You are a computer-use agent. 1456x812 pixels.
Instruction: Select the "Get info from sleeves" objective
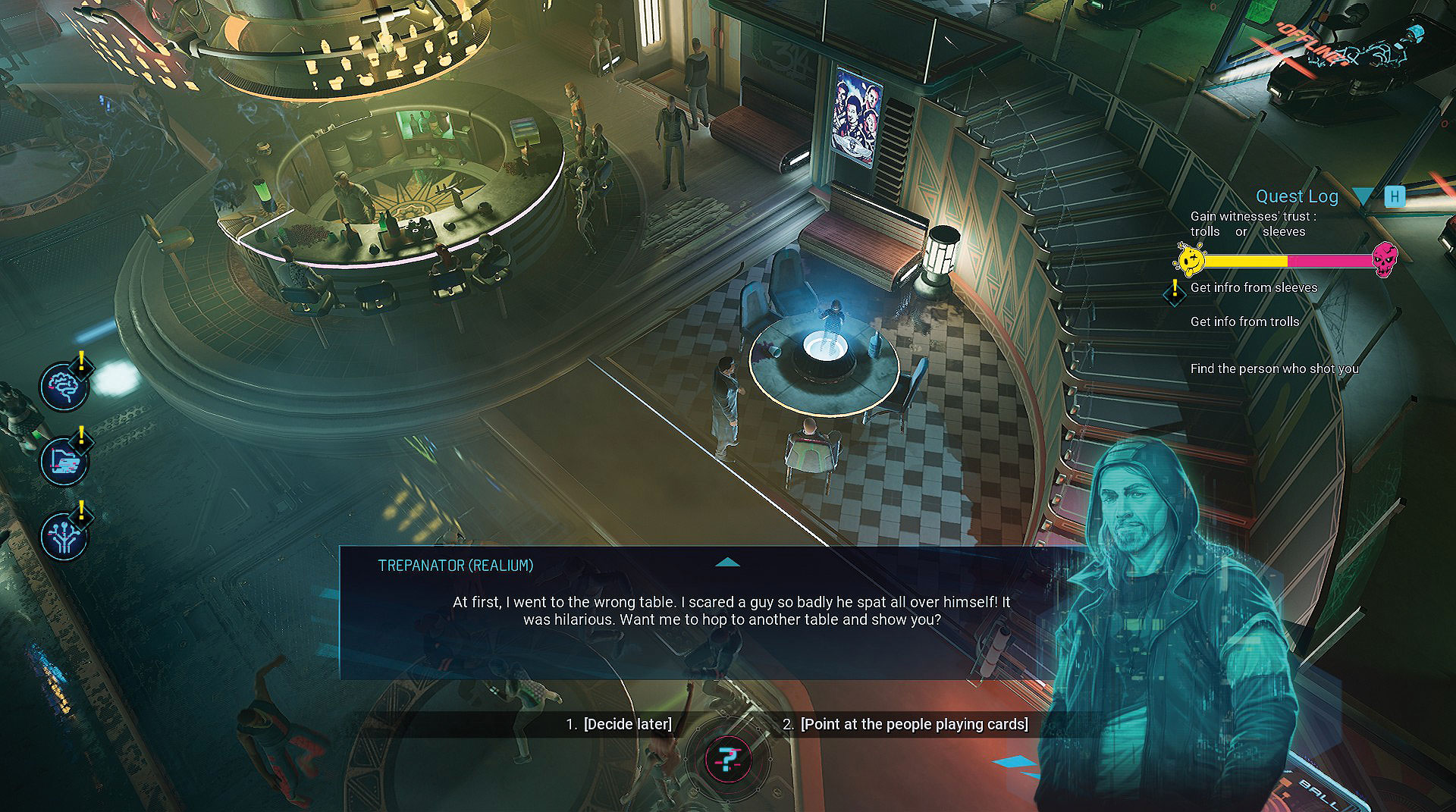tap(1253, 287)
